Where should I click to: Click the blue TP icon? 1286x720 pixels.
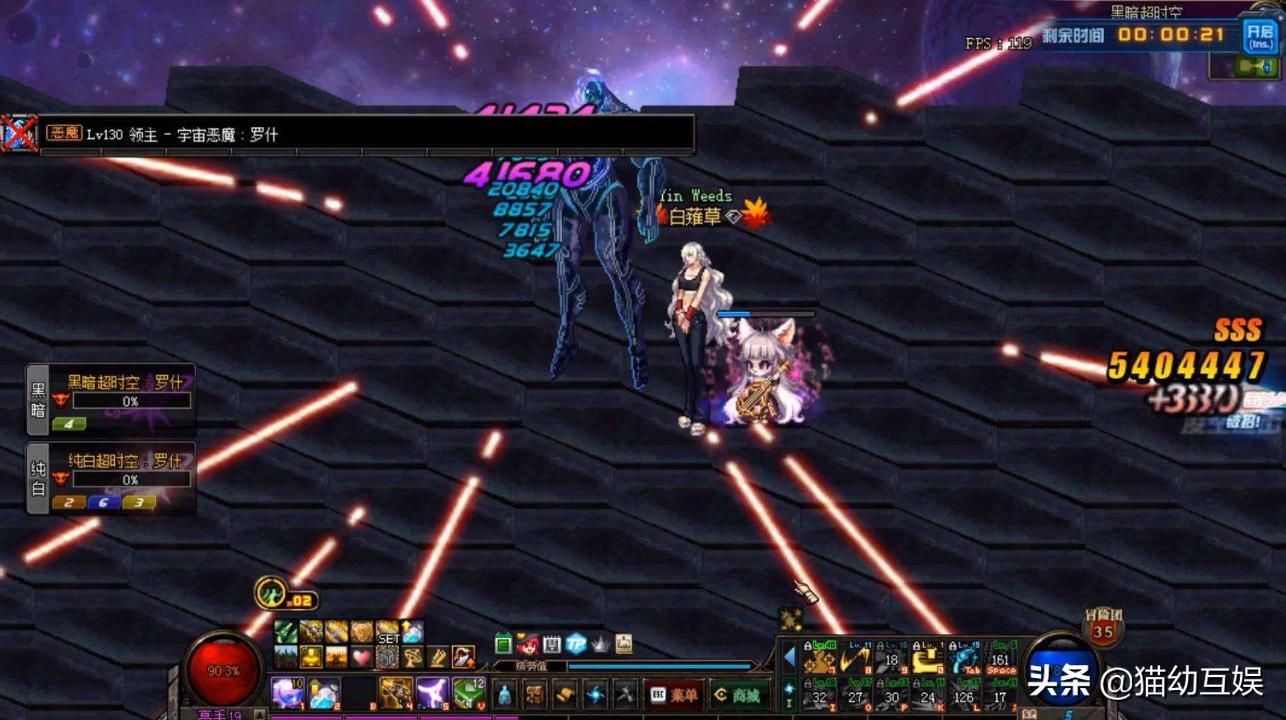point(576,644)
